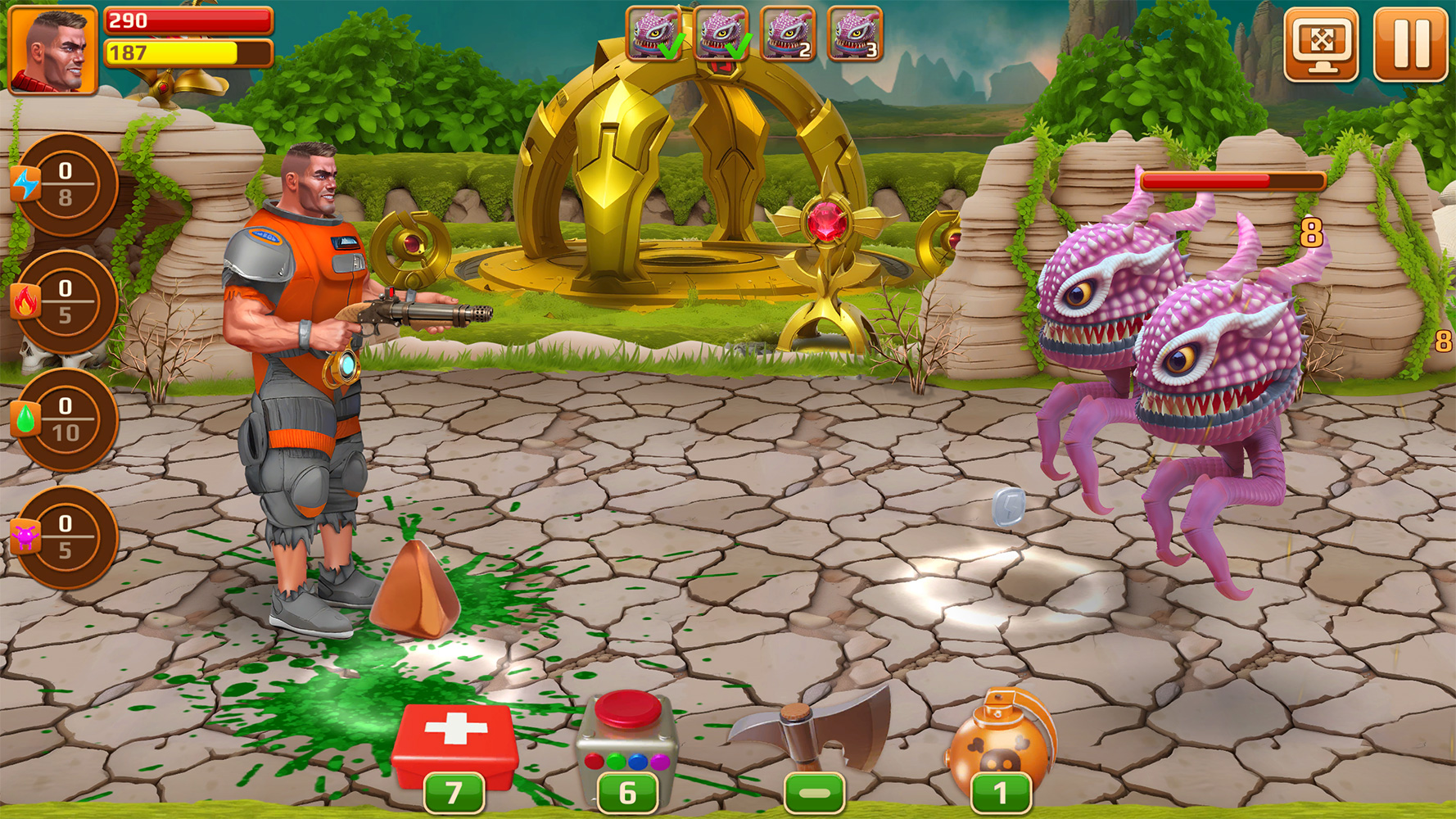Pick up the floating silver coin
This screenshot has height=819, width=1456.
point(1011,508)
